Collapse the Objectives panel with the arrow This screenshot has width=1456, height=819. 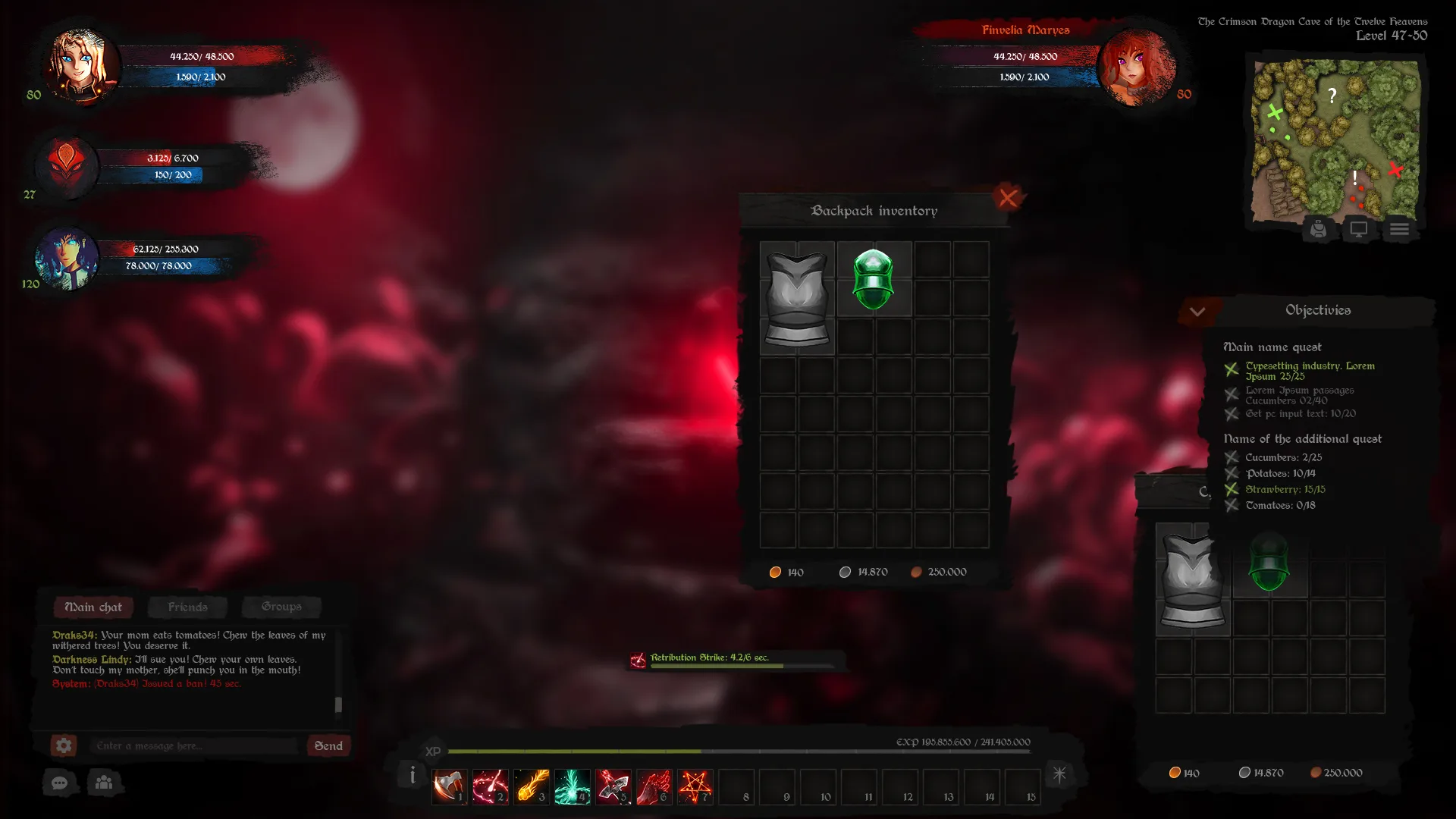tap(1197, 312)
